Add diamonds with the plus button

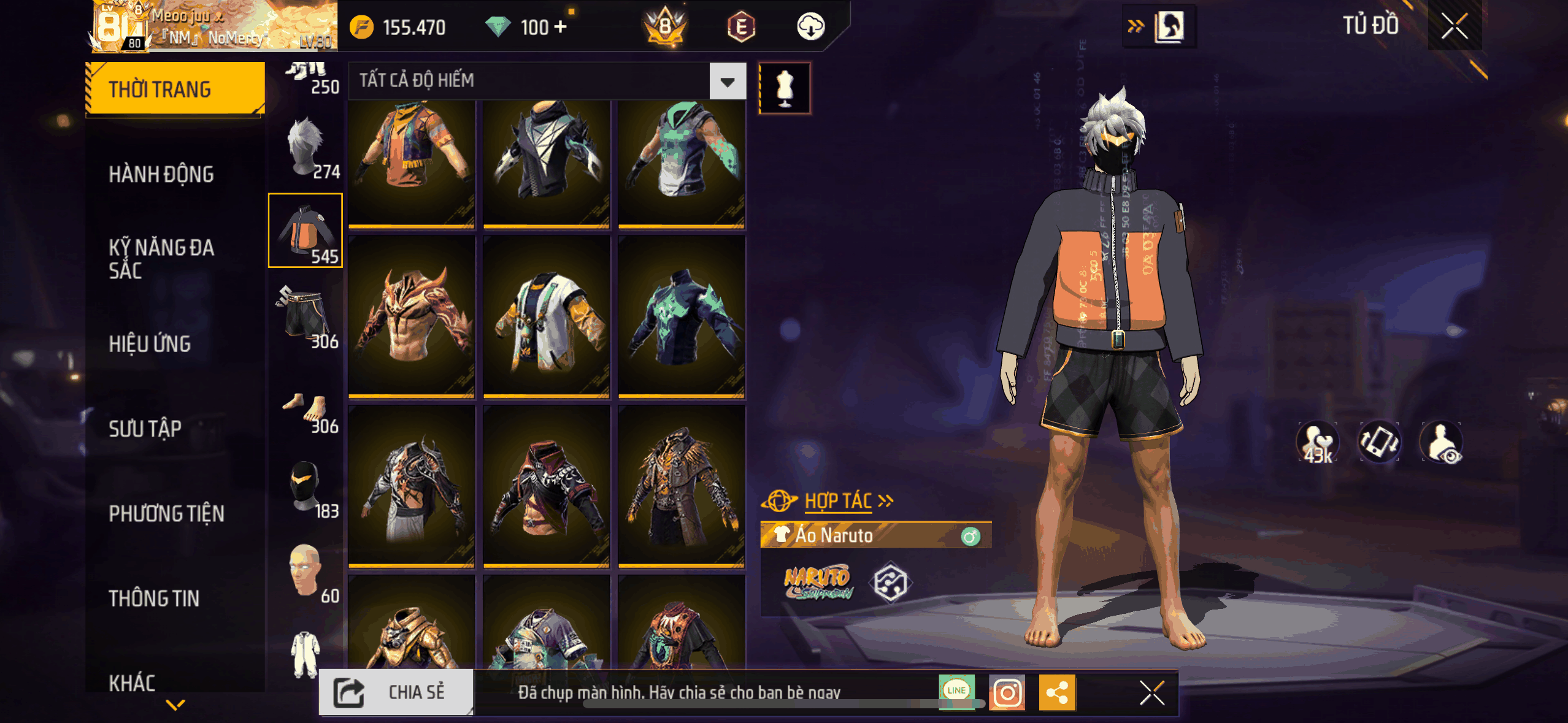pos(561,27)
